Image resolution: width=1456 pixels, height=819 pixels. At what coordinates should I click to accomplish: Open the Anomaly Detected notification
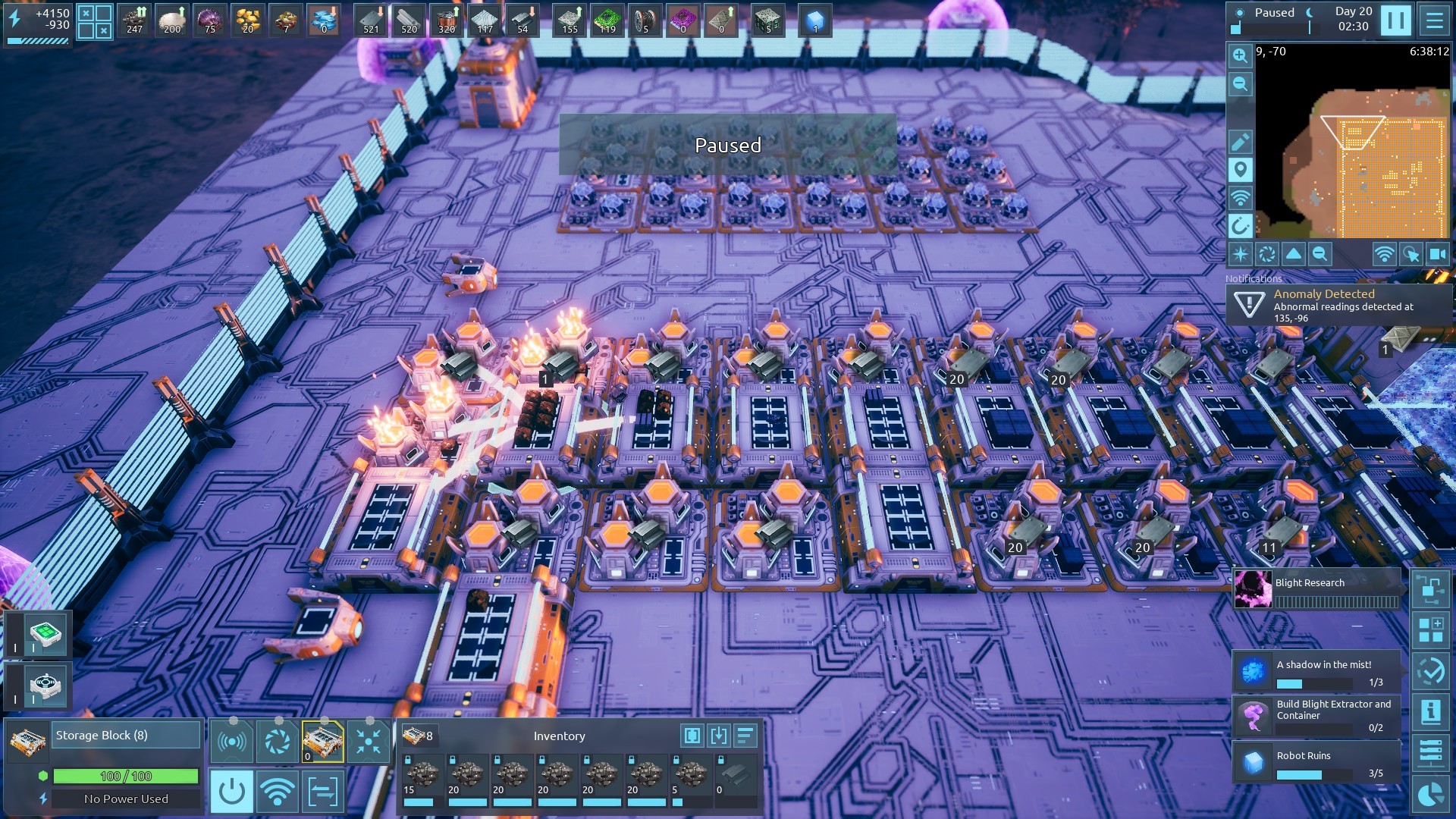(1338, 305)
